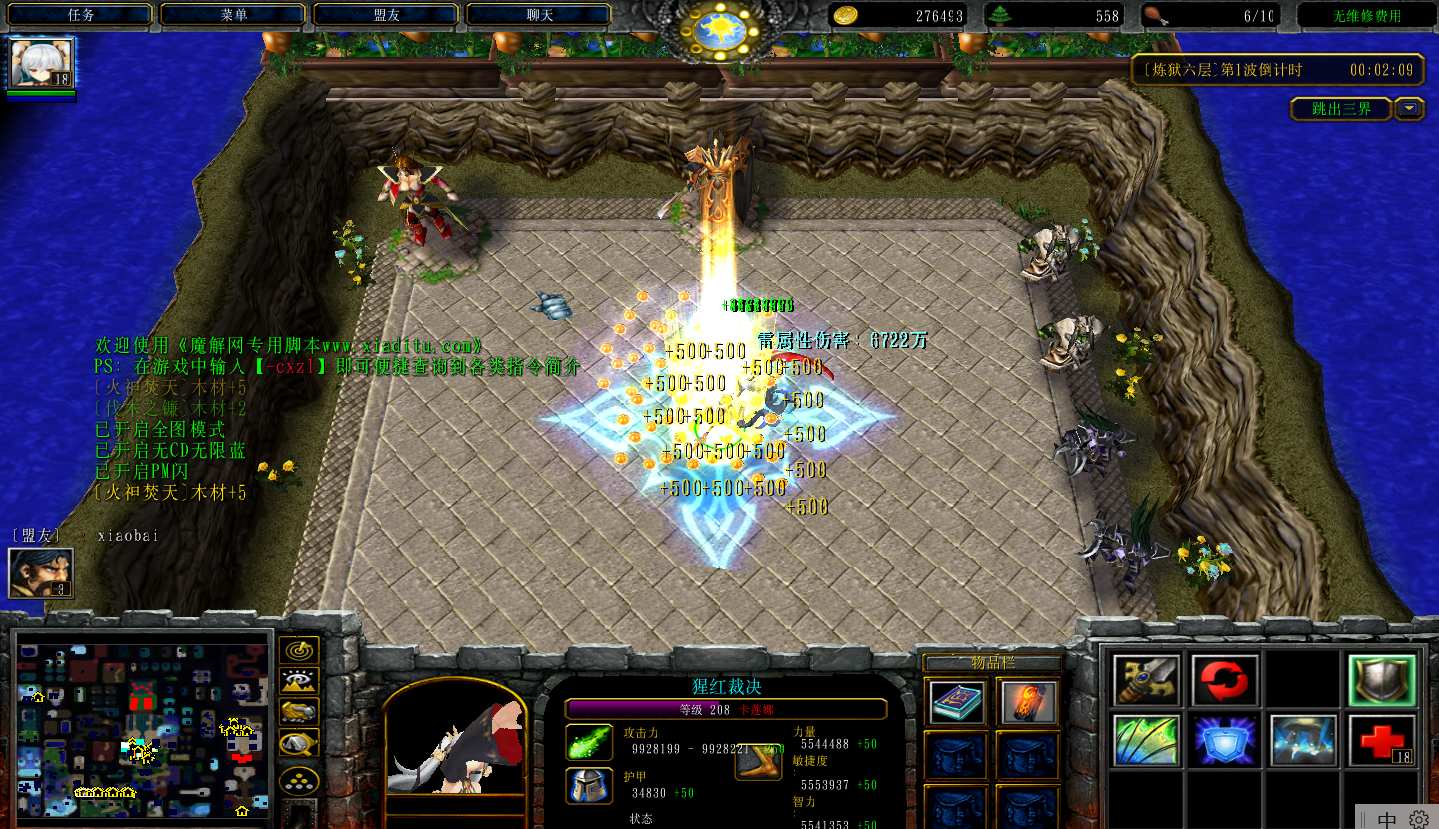Screen dimensions: 1439x829
Task: Collapse the multiboard with the arrow button
Action: [x=1410, y=109]
